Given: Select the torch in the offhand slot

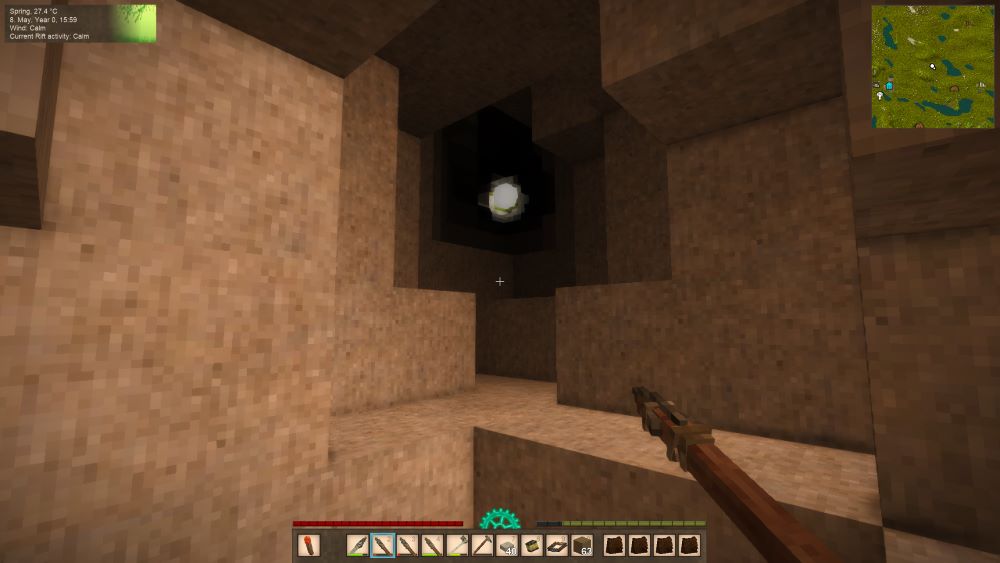Looking at the screenshot, I should [307, 546].
